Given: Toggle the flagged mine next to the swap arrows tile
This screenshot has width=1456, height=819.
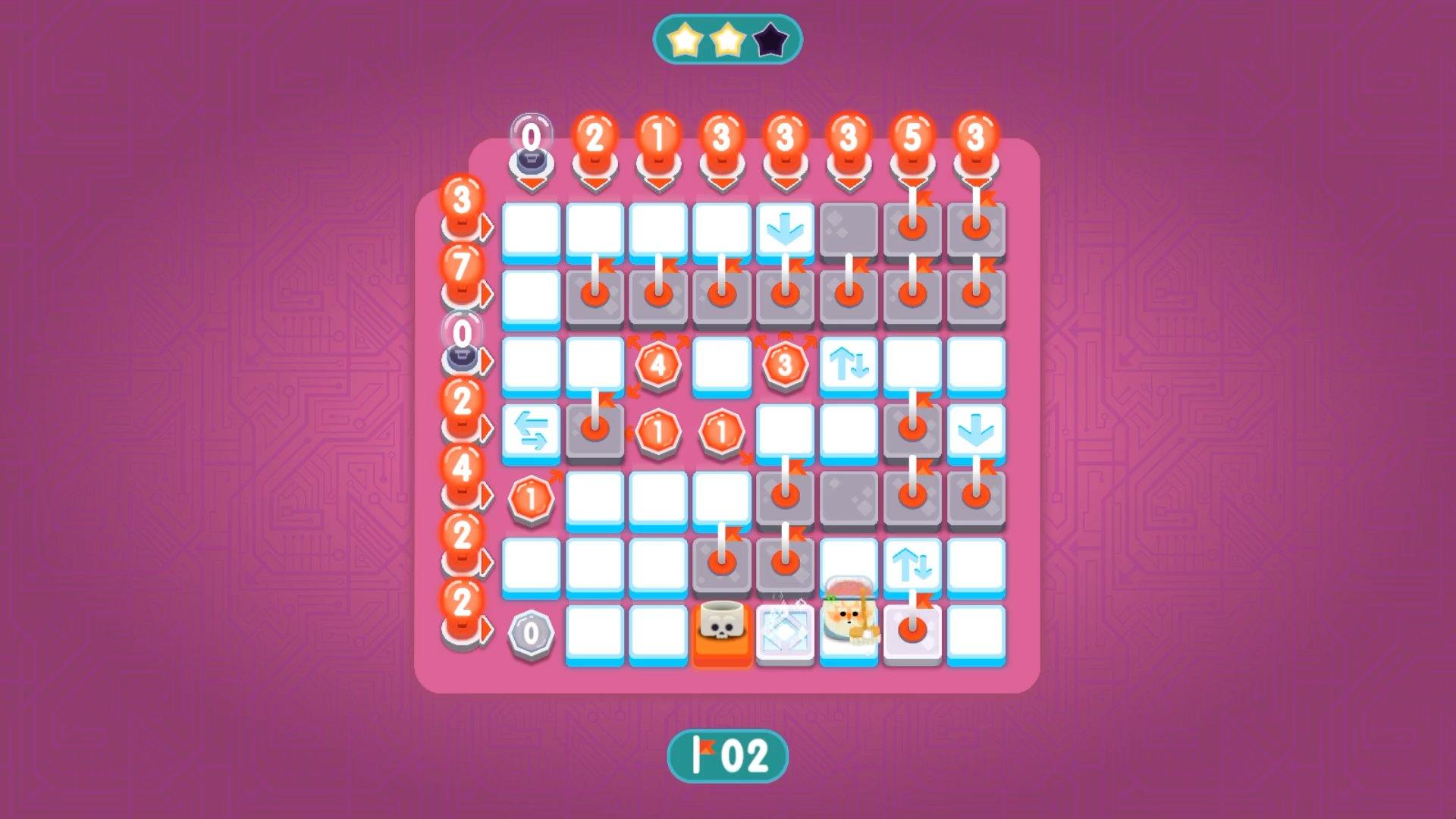Looking at the screenshot, I should click(596, 428).
